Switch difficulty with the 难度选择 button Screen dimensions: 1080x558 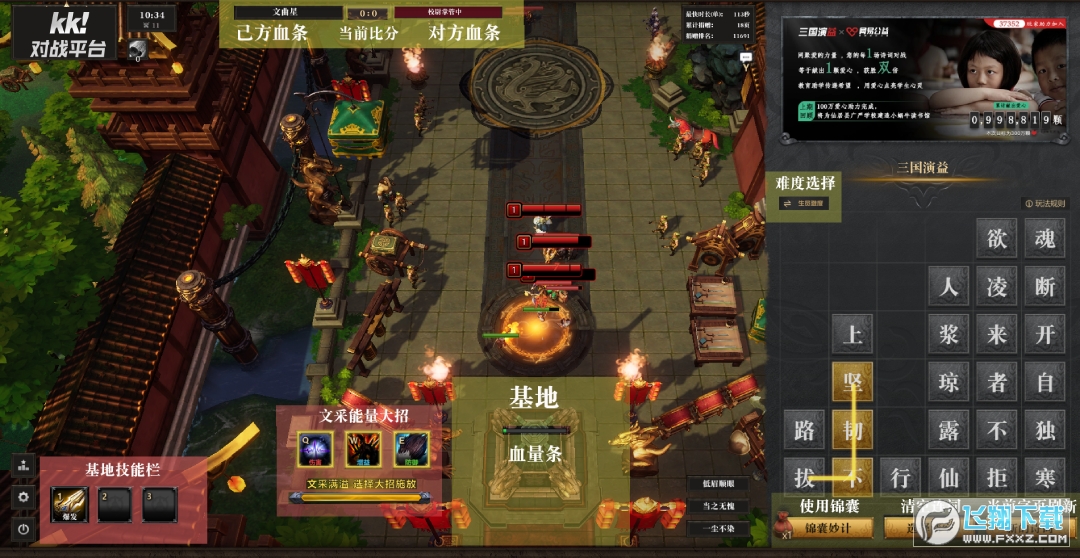click(804, 204)
